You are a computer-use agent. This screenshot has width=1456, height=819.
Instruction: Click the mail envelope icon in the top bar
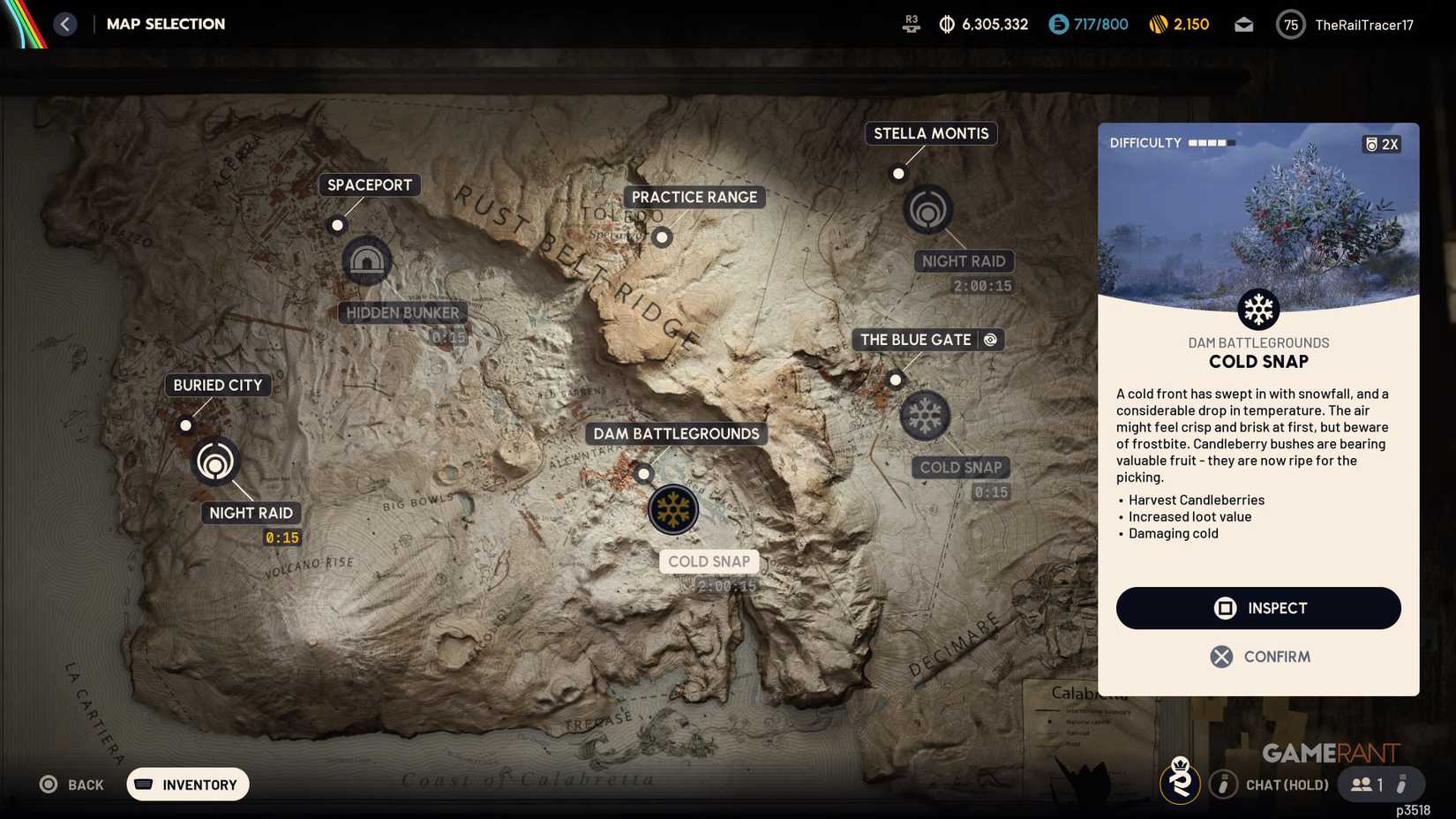pyautogui.click(x=1244, y=24)
